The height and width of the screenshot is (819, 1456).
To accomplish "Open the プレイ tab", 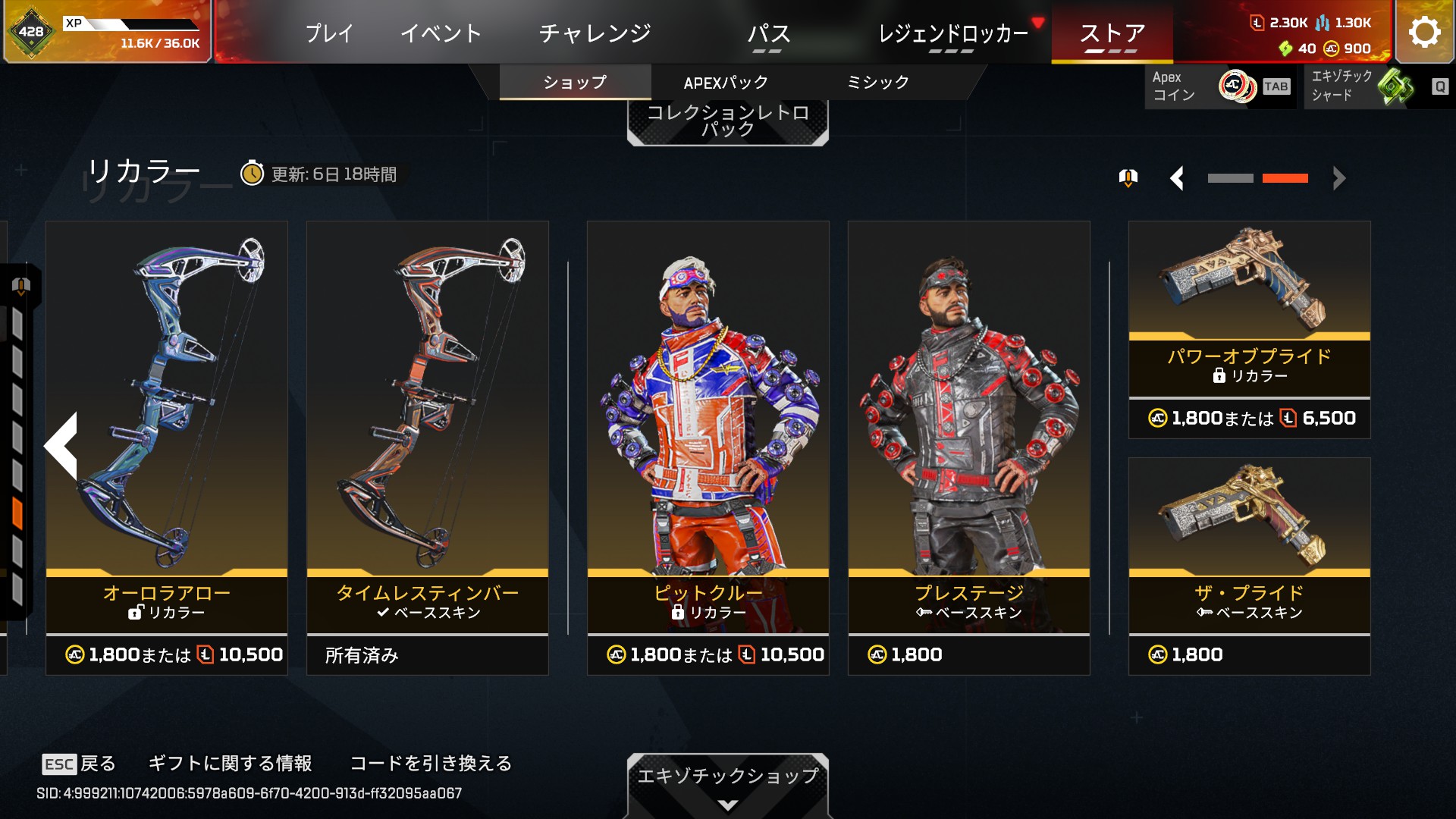I will pos(329,33).
